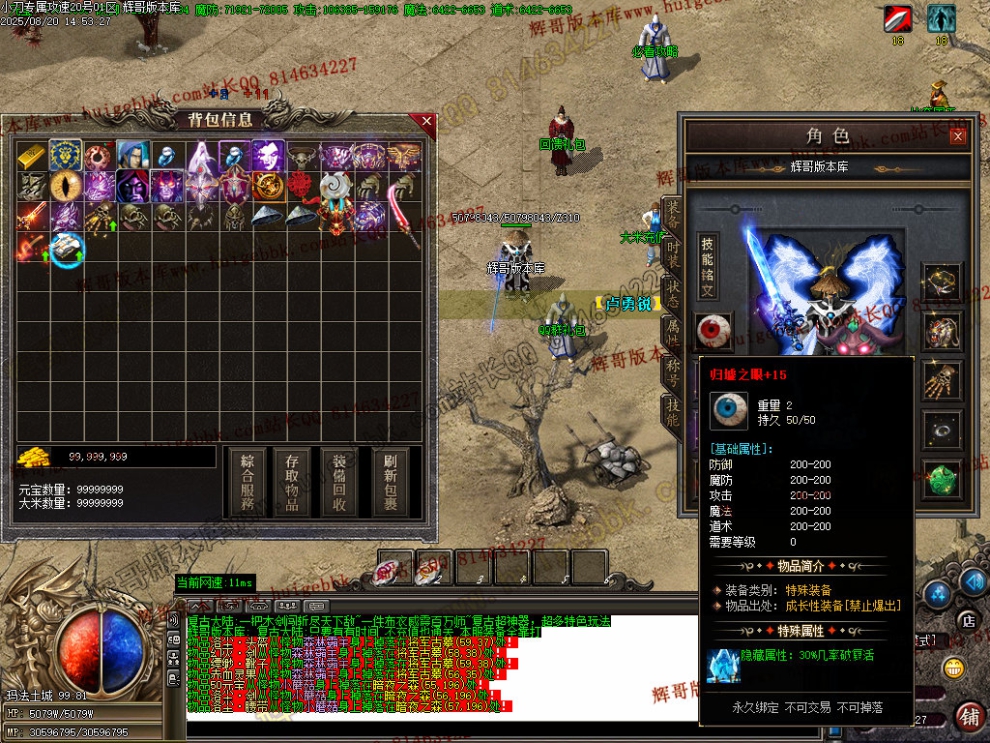Select the yellow slit-pupil eye item

point(66,186)
